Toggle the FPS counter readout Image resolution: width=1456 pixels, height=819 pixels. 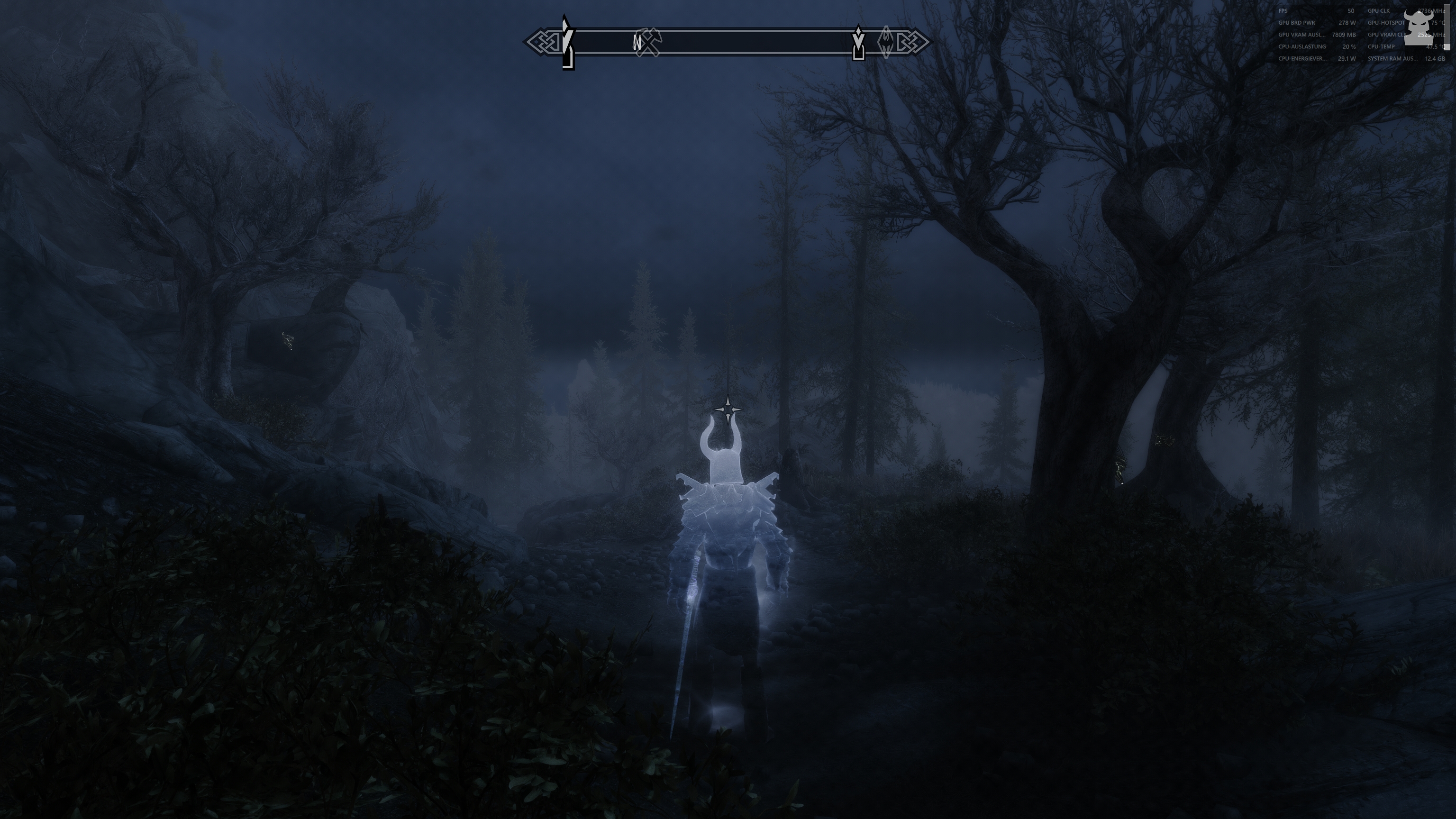[x=1283, y=11]
